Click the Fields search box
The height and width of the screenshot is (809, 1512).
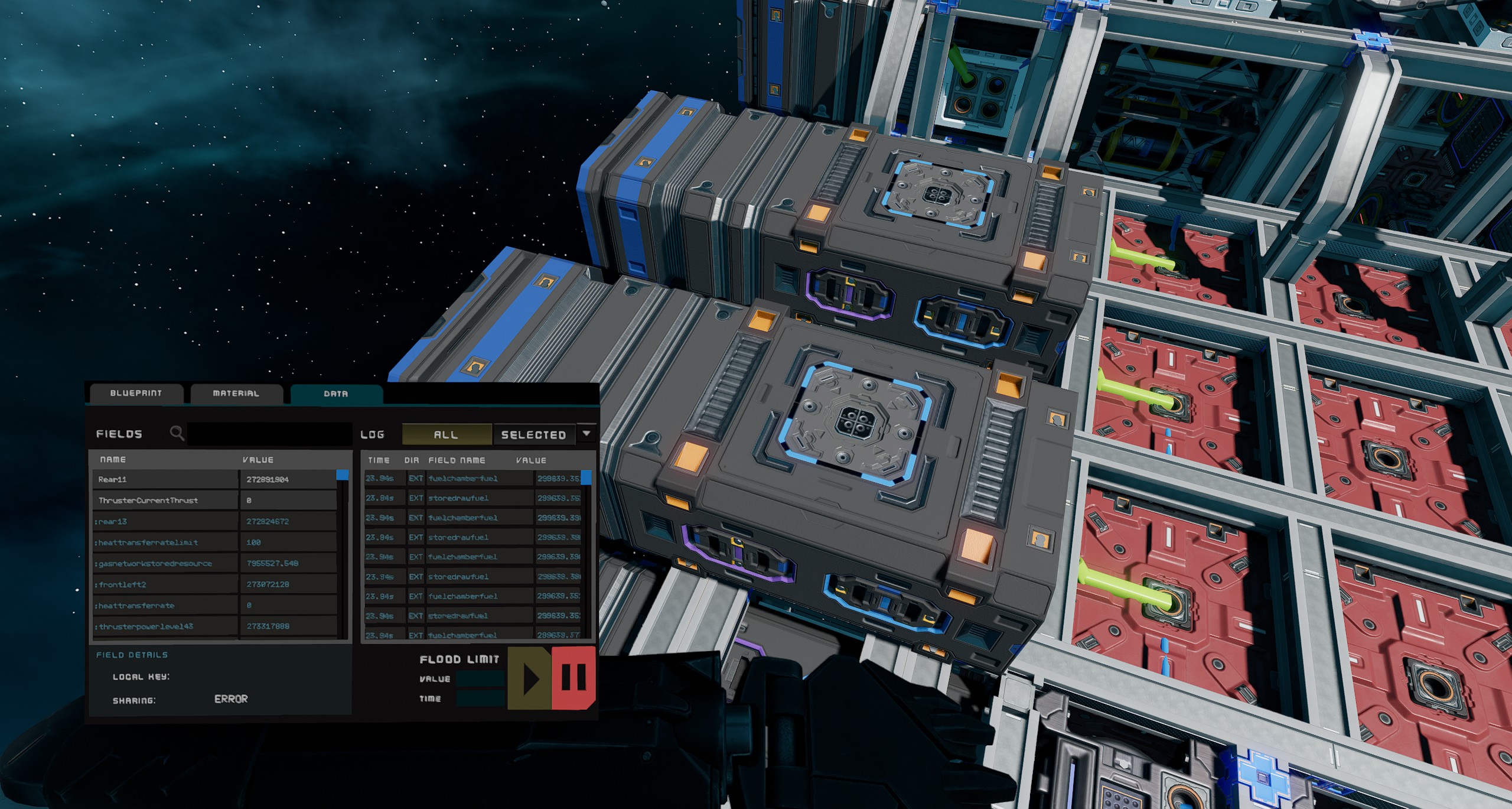tap(269, 434)
